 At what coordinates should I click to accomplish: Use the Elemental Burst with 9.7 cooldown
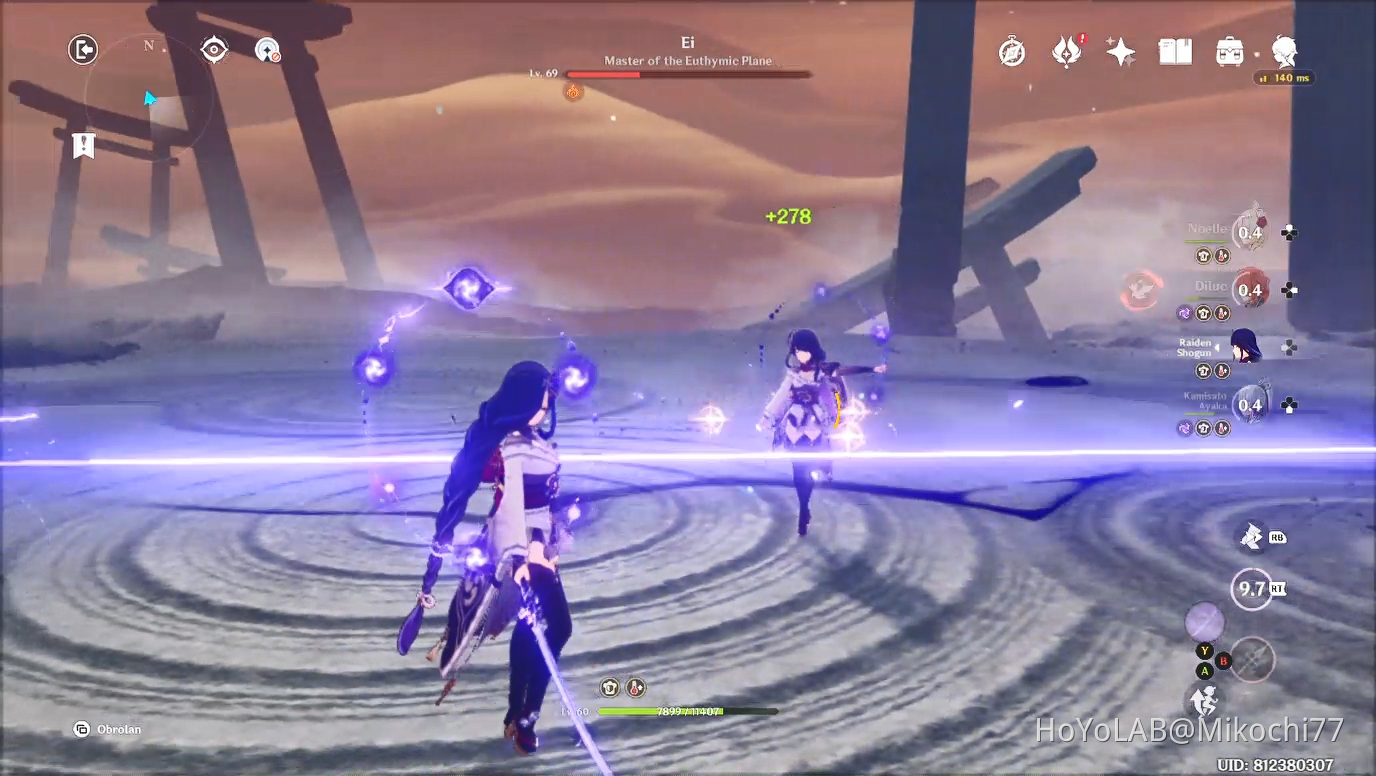pyautogui.click(x=1249, y=589)
